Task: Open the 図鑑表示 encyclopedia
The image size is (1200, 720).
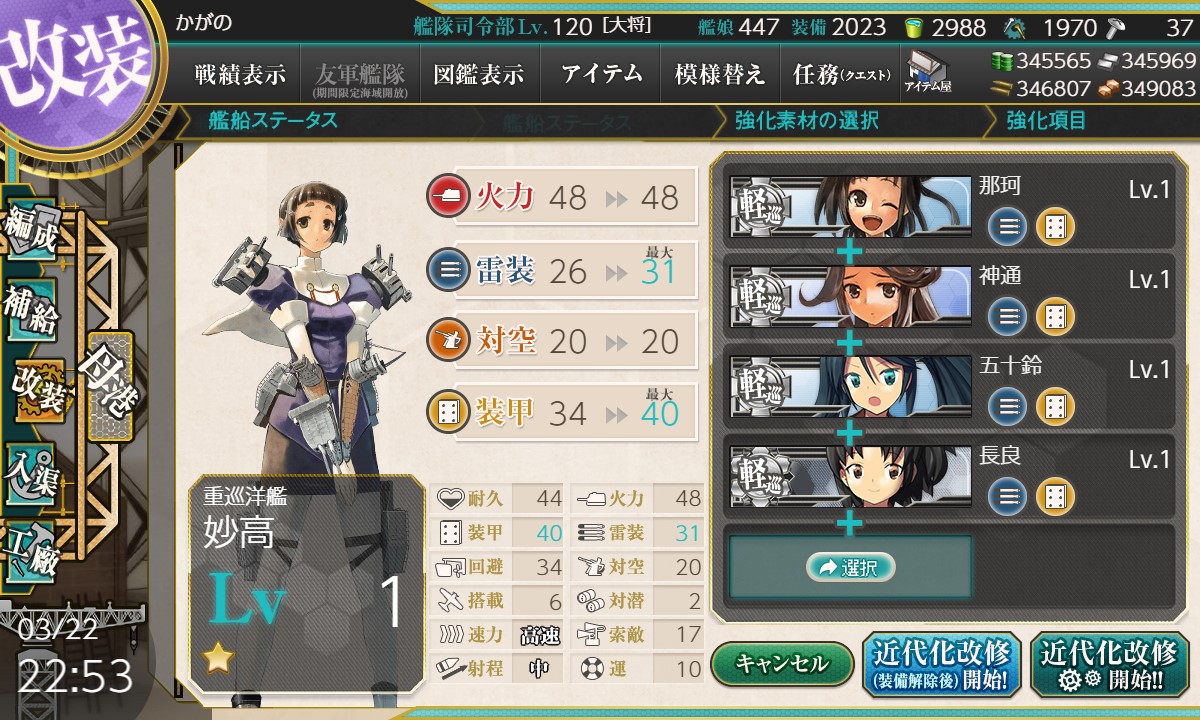Action: click(x=478, y=74)
